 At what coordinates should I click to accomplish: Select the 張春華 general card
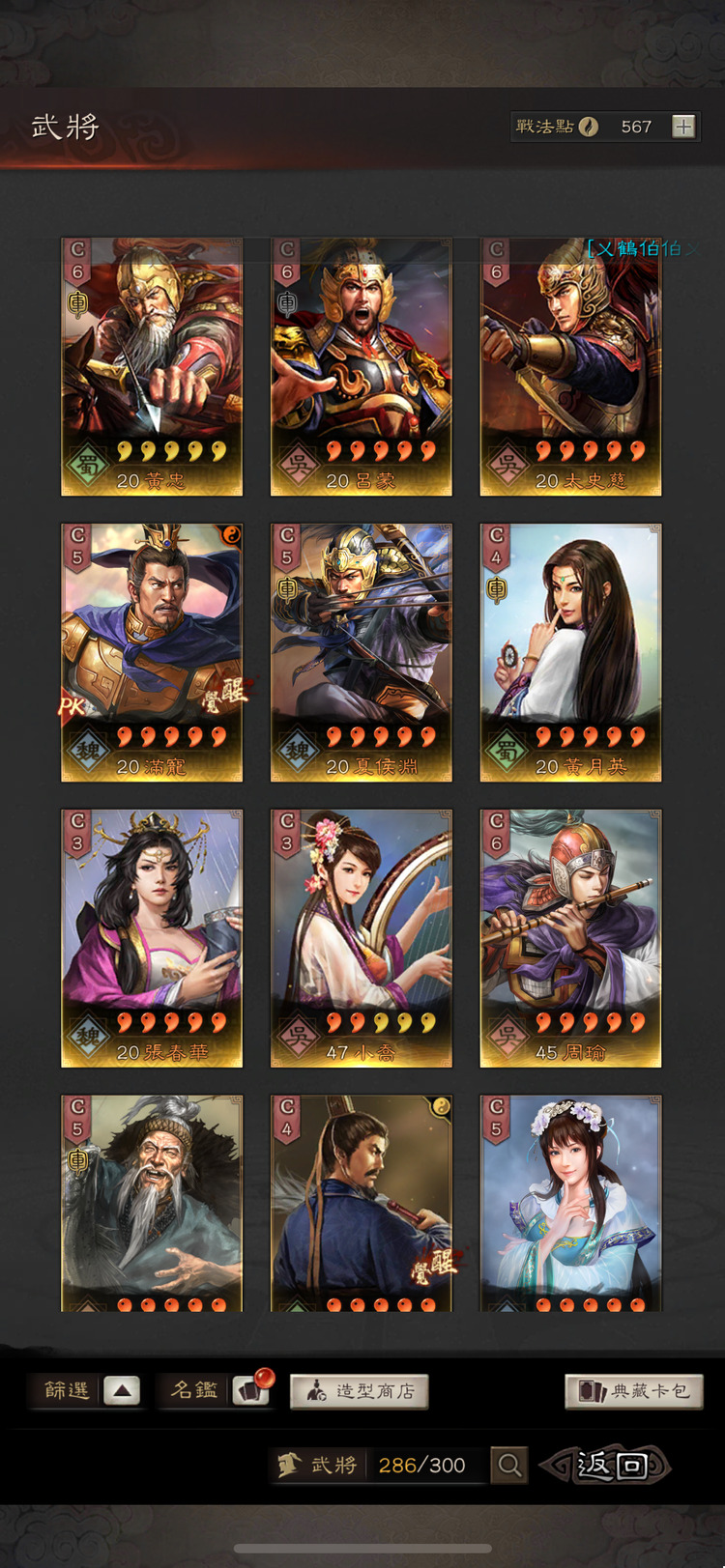click(x=152, y=938)
